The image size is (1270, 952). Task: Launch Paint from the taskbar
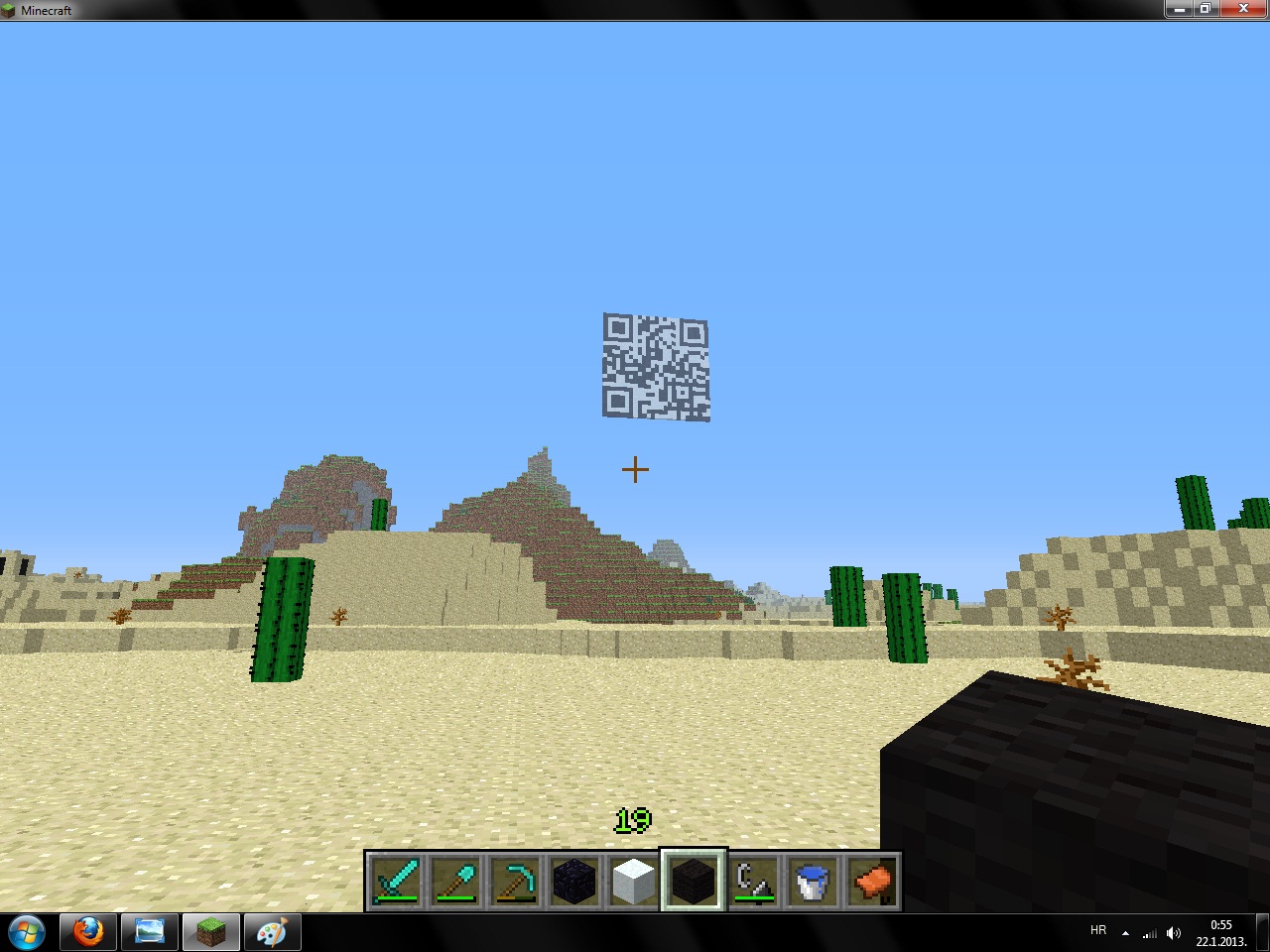point(271,932)
